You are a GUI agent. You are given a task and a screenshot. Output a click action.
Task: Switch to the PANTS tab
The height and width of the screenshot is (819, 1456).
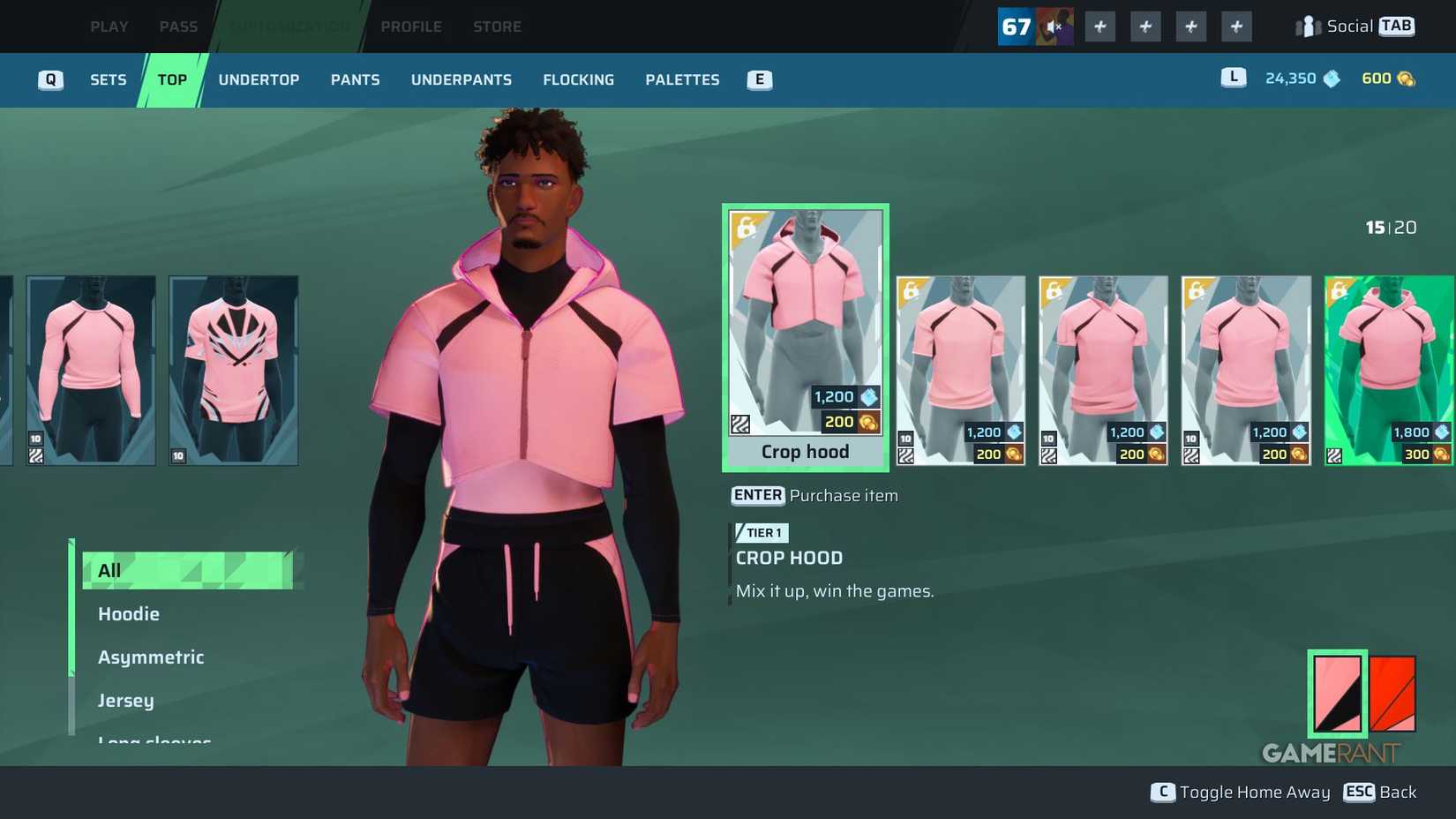pos(355,79)
